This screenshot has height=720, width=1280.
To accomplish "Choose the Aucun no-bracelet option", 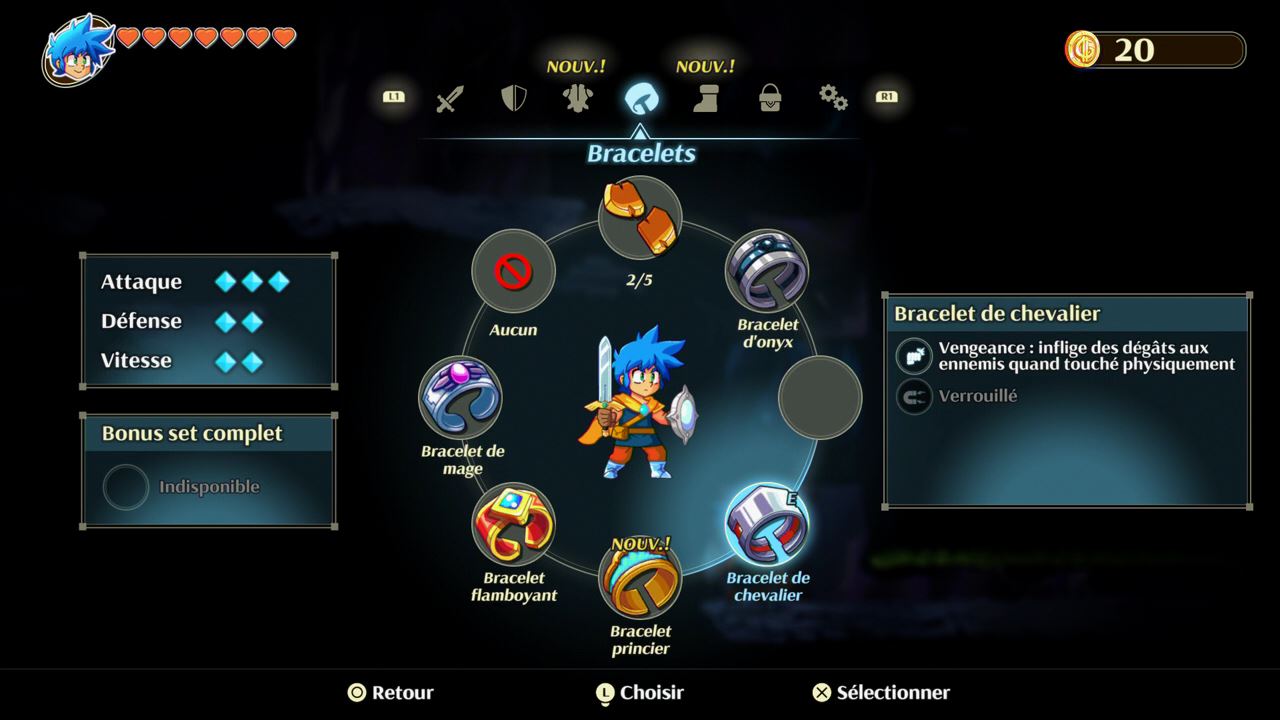I will tap(513, 271).
